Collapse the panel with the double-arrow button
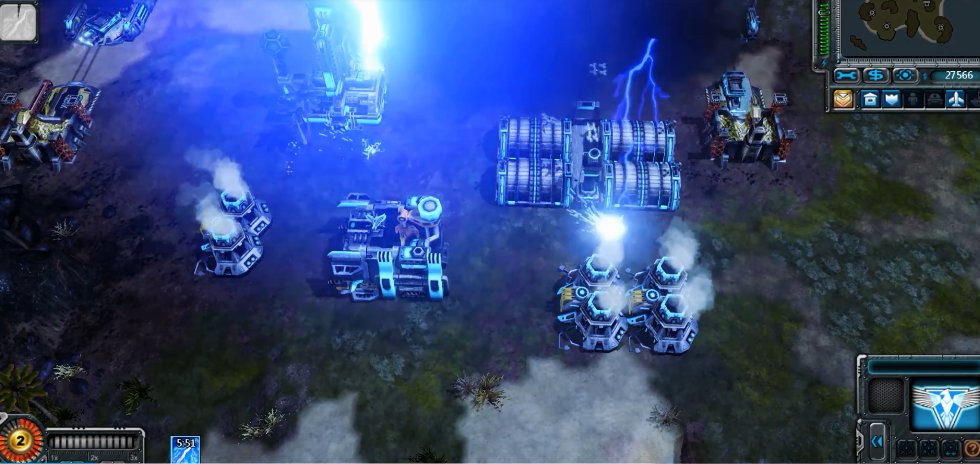Image resolution: width=980 pixels, height=464 pixels. point(877,440)
